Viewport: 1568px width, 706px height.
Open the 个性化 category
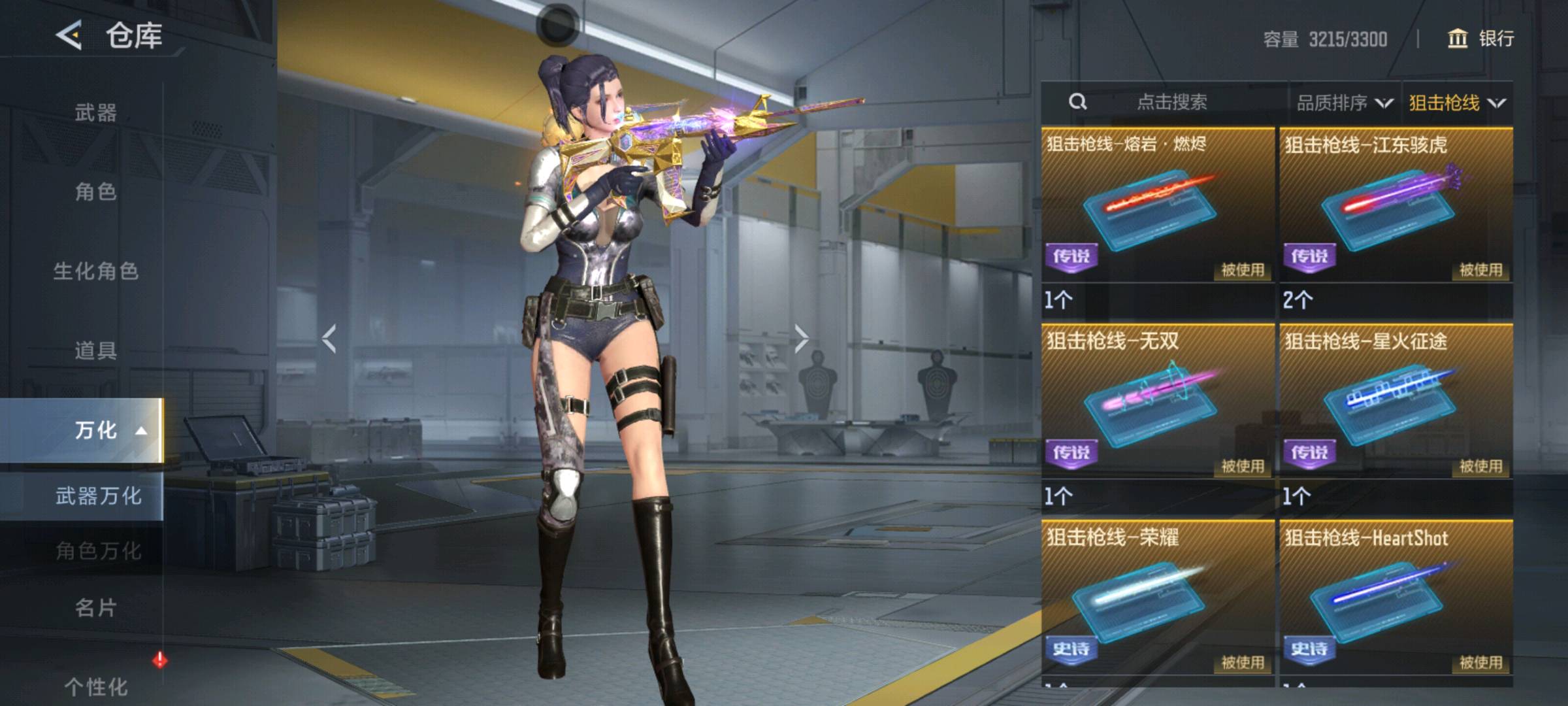95,686
